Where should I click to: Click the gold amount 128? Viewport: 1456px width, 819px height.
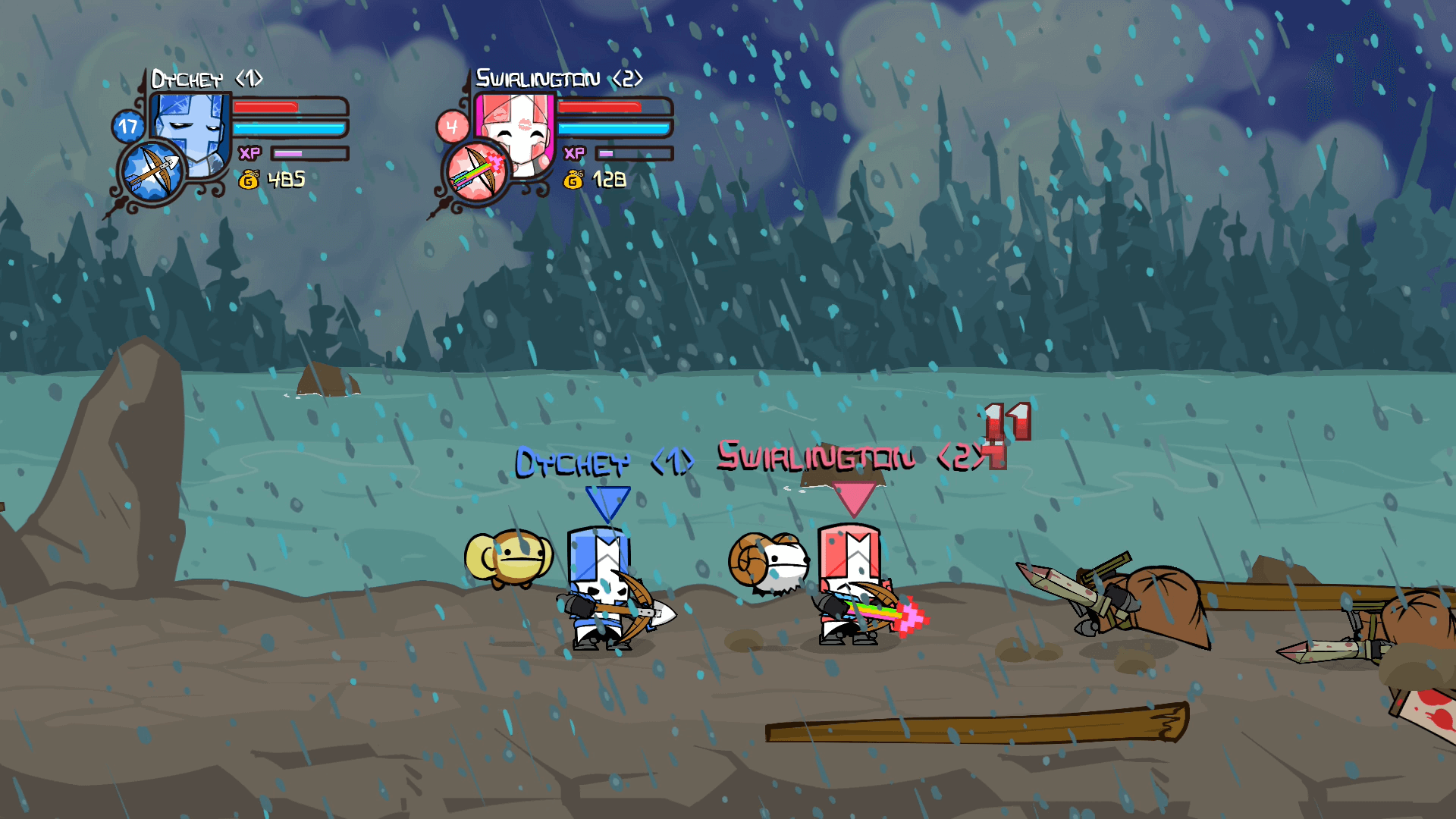pos(608,180)
